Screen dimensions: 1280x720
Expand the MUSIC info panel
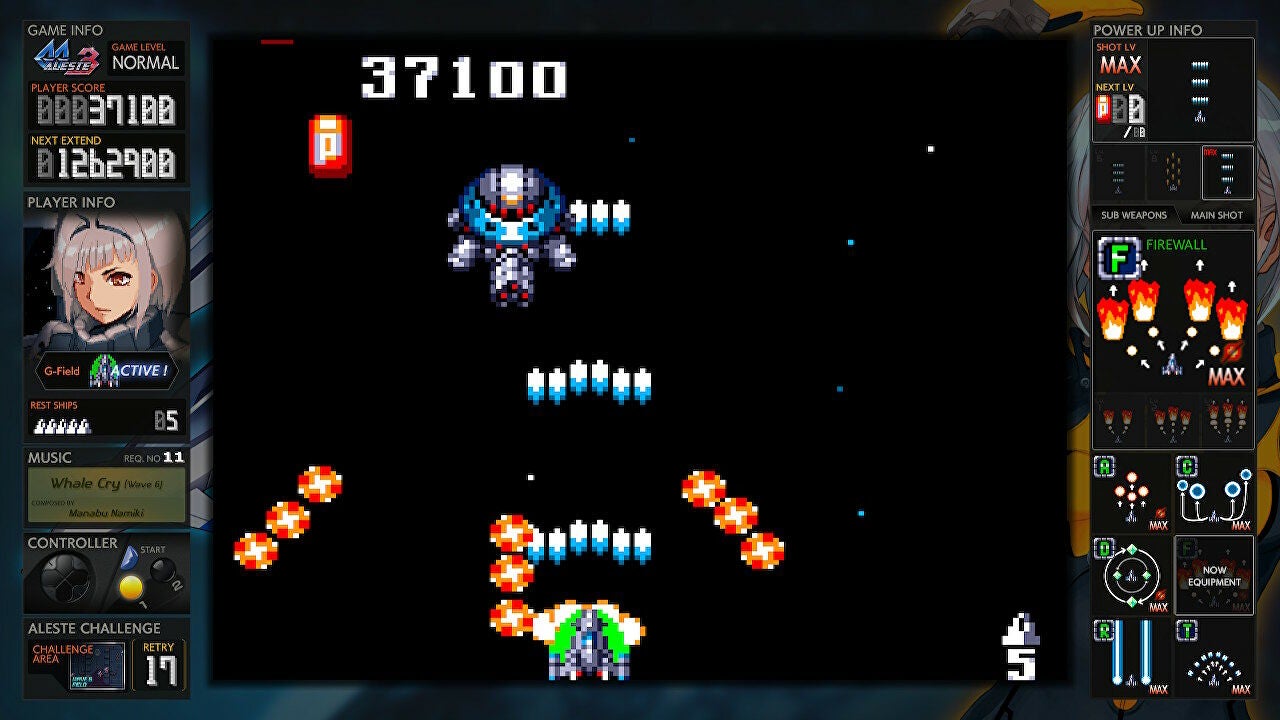(48, 455)
